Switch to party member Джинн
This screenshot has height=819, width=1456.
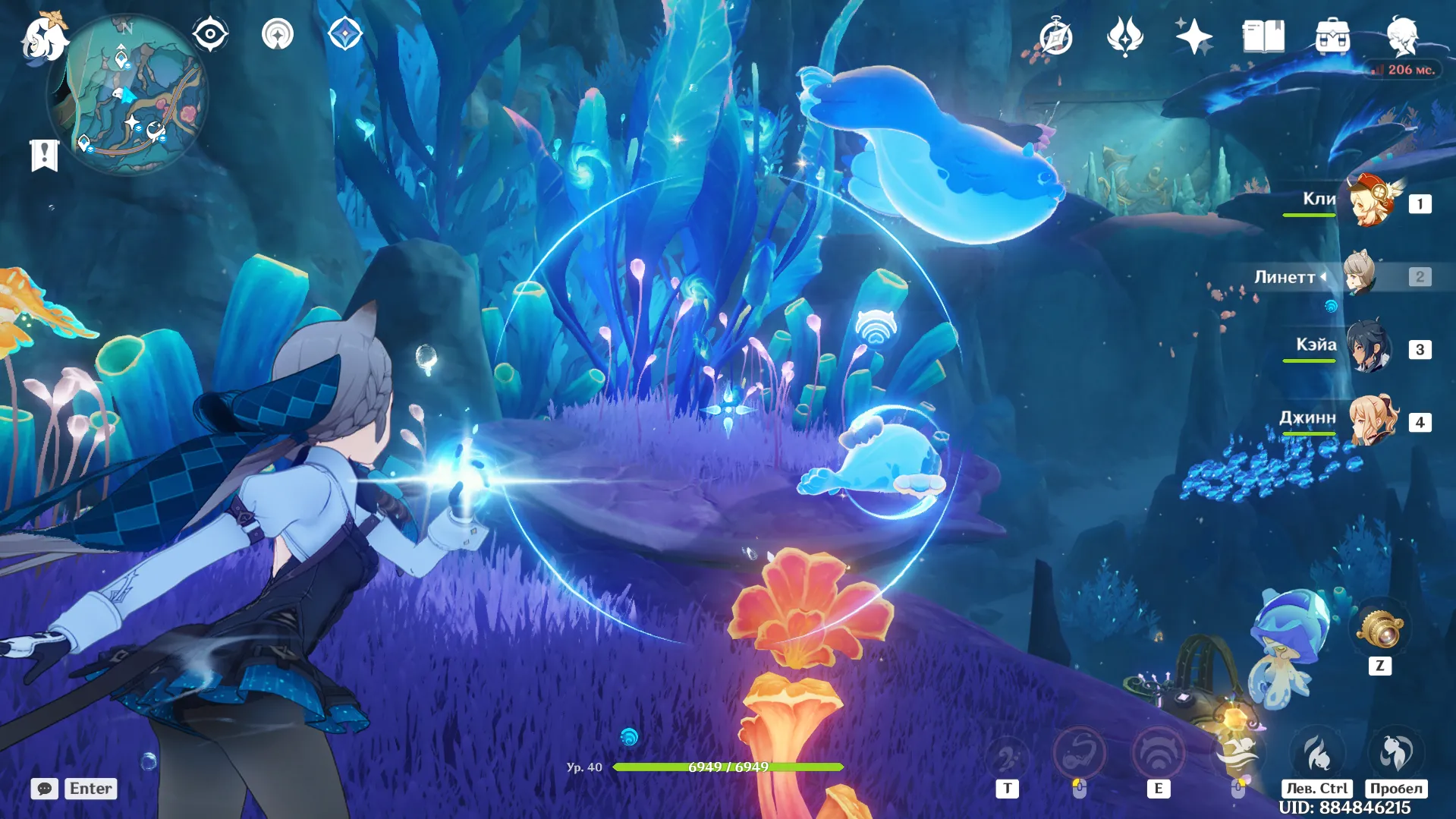click(1373, 421)
